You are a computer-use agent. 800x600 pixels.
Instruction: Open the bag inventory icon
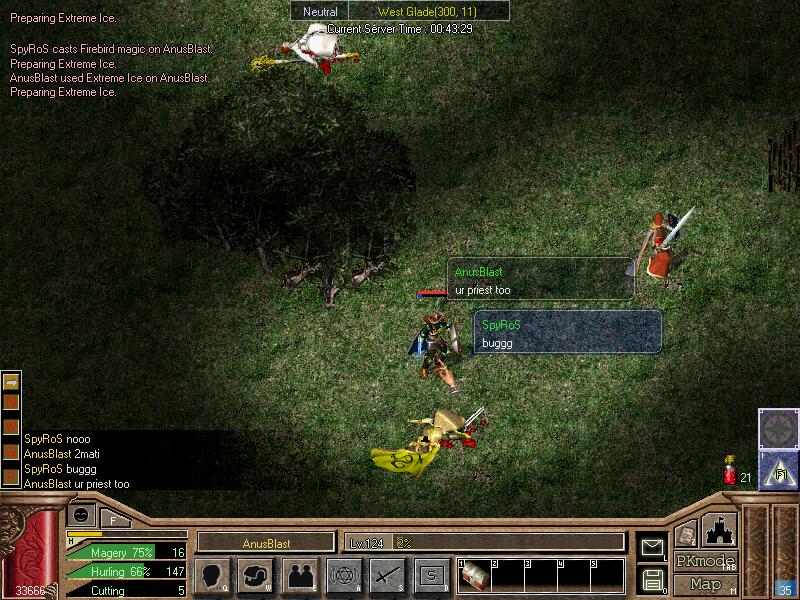(x=256, y=576)
